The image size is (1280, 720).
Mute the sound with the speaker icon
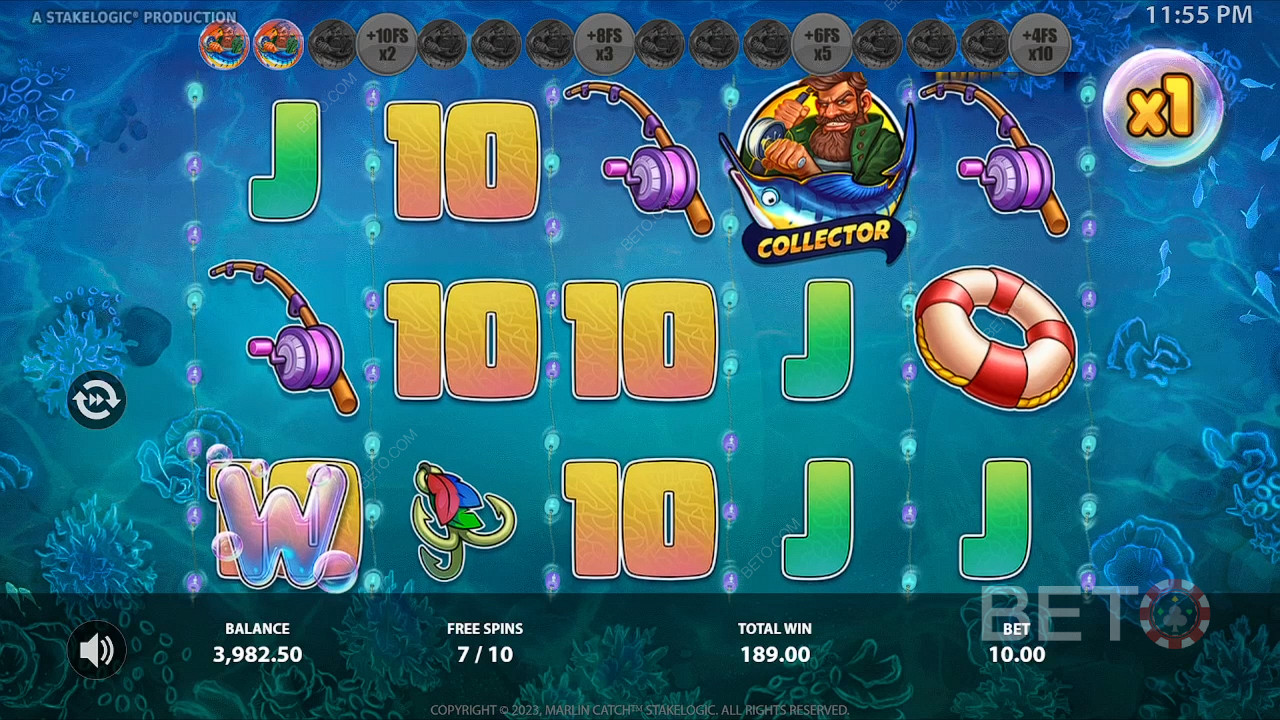coord(97,651)
